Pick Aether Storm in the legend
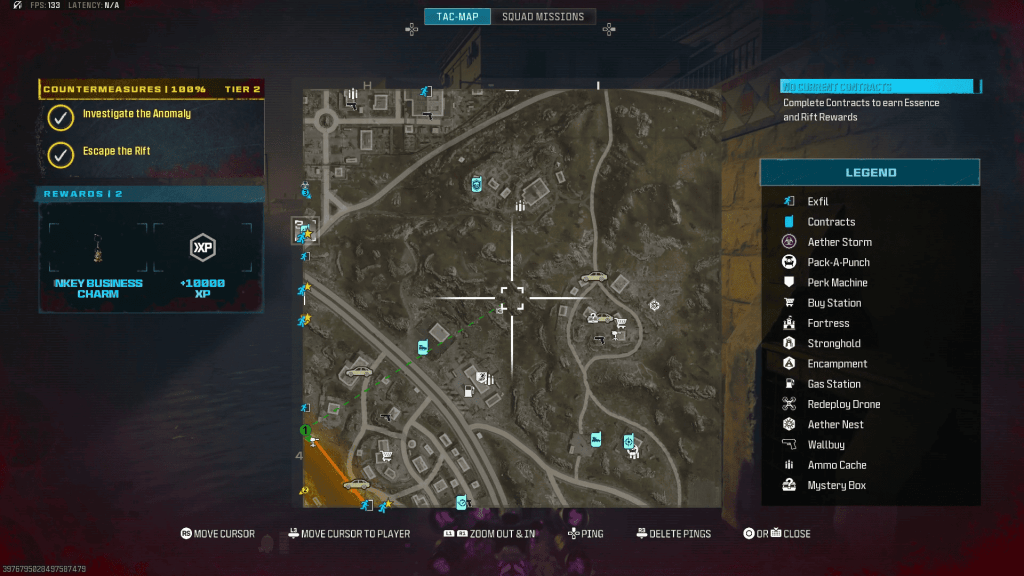This screenshot has height=576, width=1024. 839,242
